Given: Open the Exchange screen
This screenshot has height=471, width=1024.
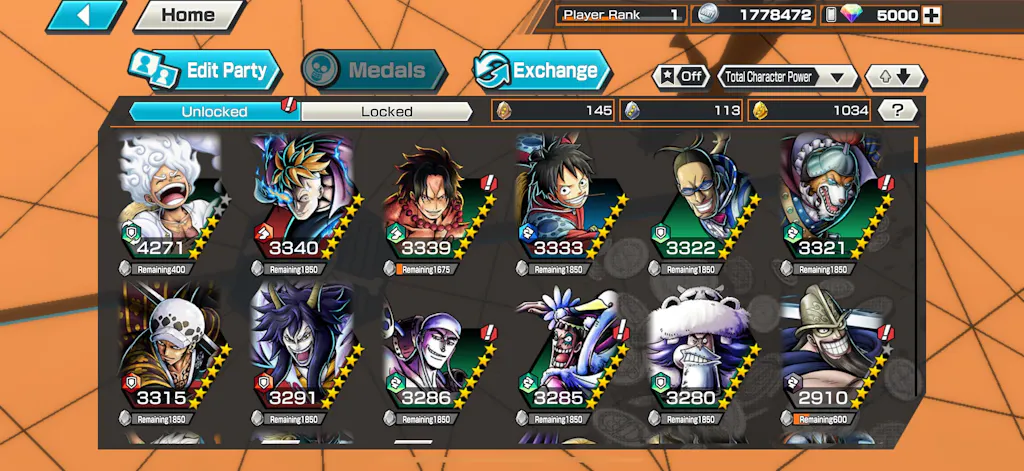Looking at the screenshot, I should pos(541,70).
